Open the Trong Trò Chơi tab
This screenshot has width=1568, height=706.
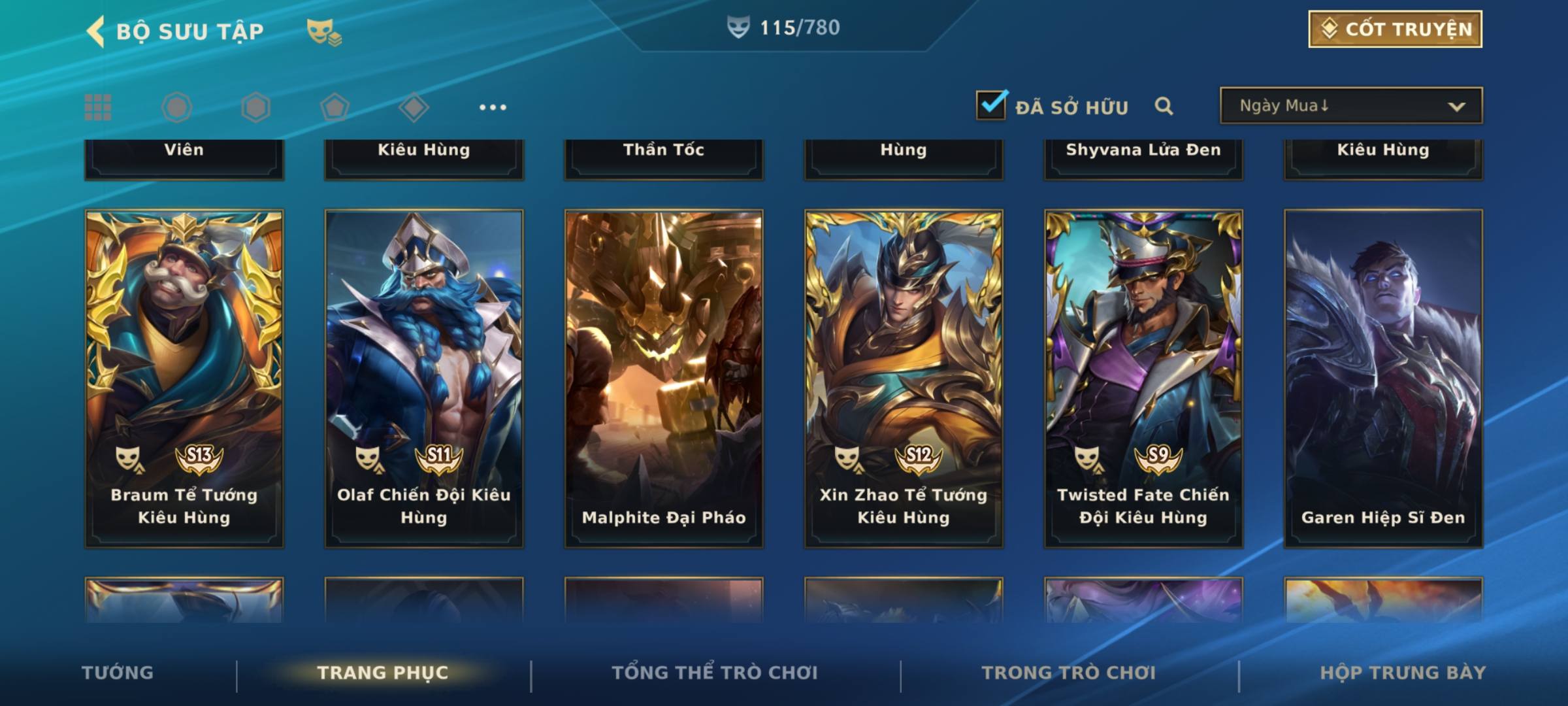point(1069,673)
